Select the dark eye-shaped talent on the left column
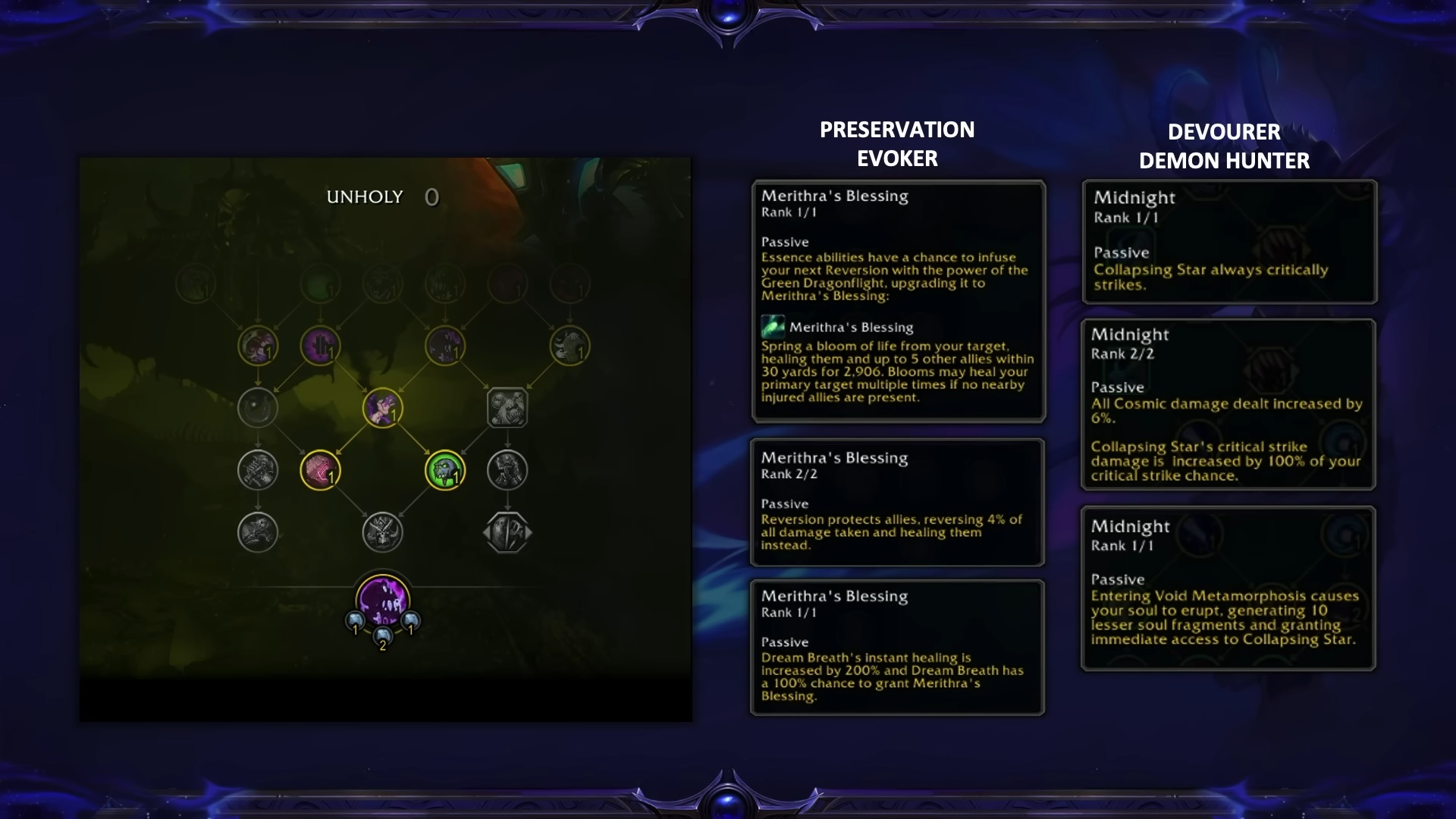The height and width of the screenshot is (819, 1456). coord(258,409)
